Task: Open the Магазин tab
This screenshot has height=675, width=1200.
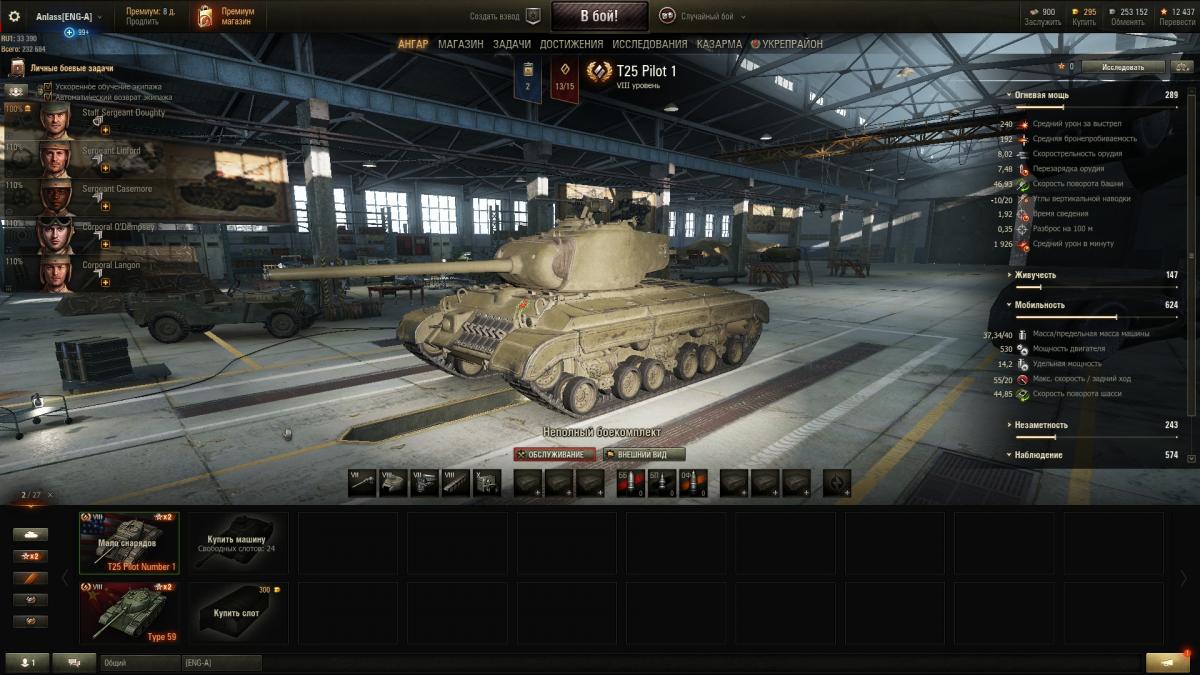Action: (460, 44)
